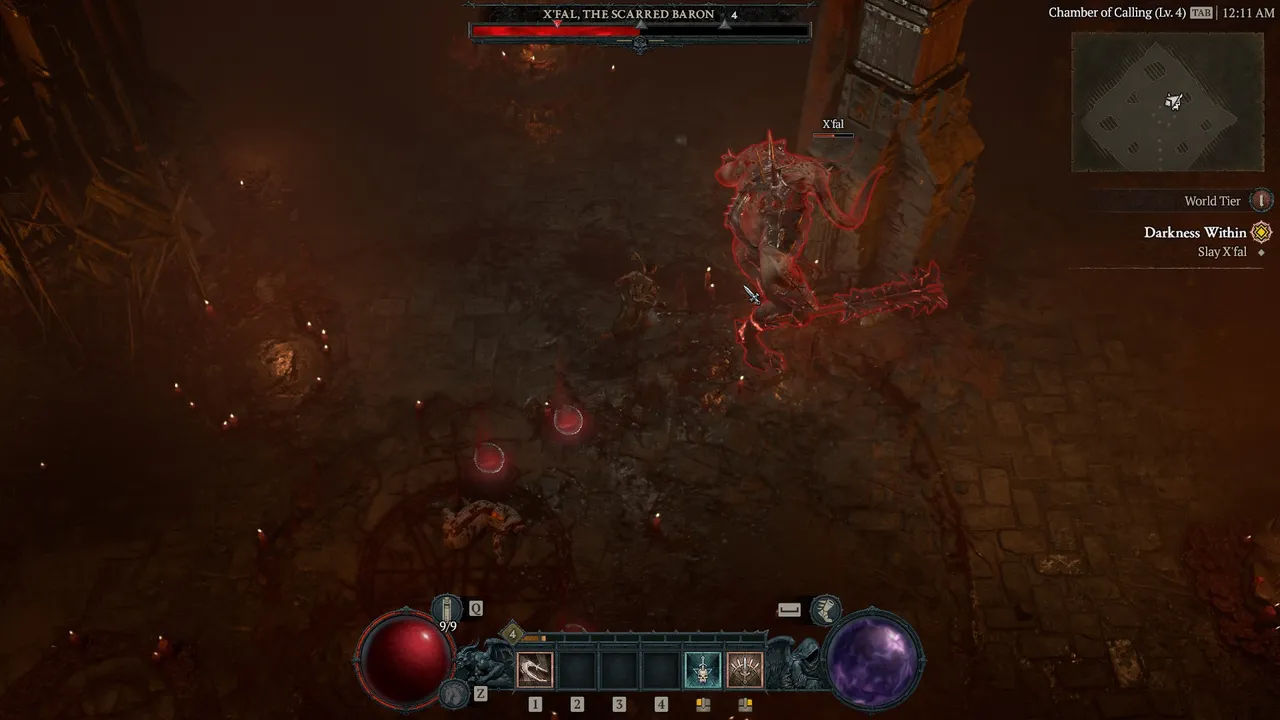
Task: Open the dungeon minimap
Action: (1167, 102)
